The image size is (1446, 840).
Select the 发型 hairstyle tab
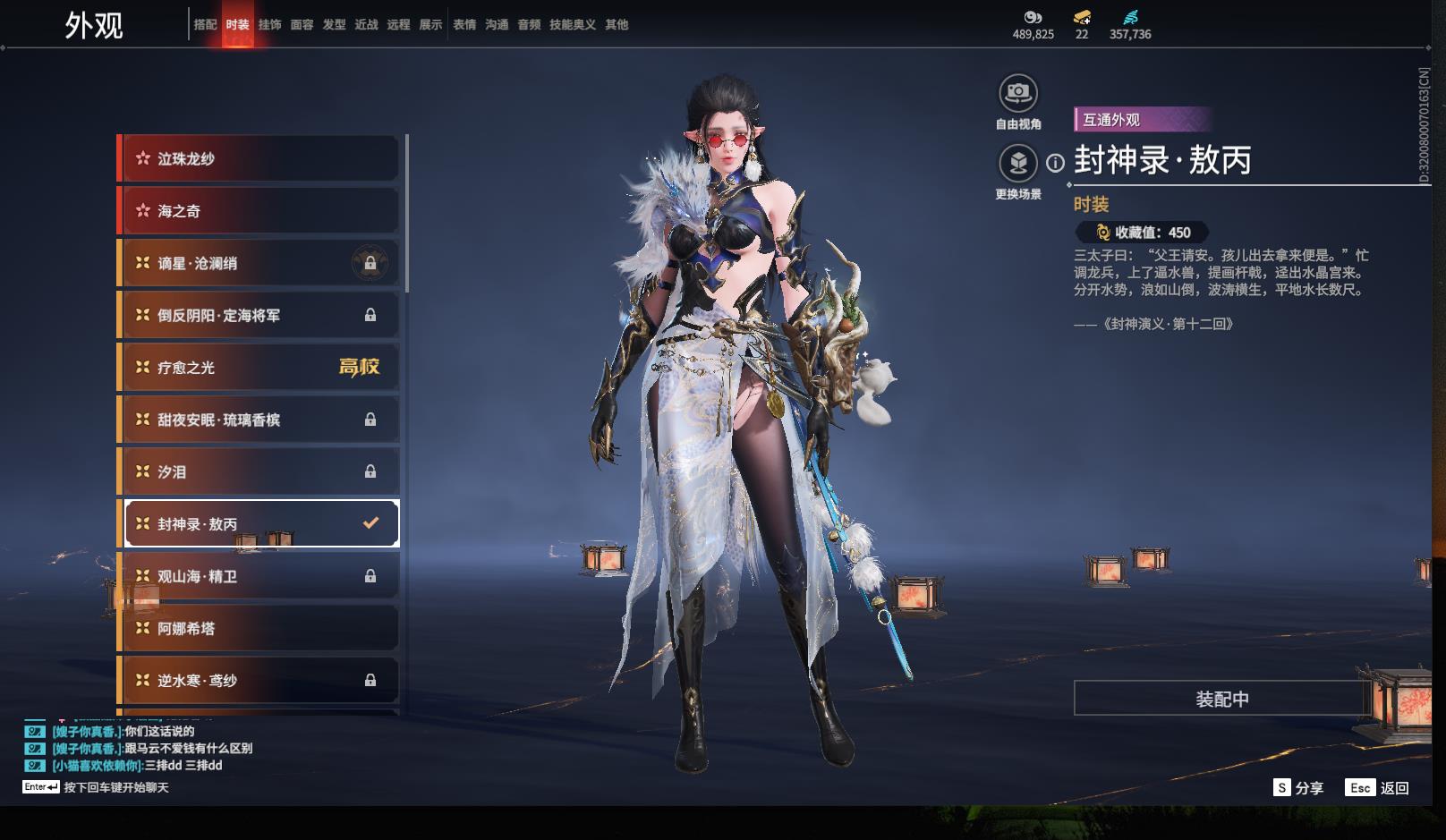[334, 24]
